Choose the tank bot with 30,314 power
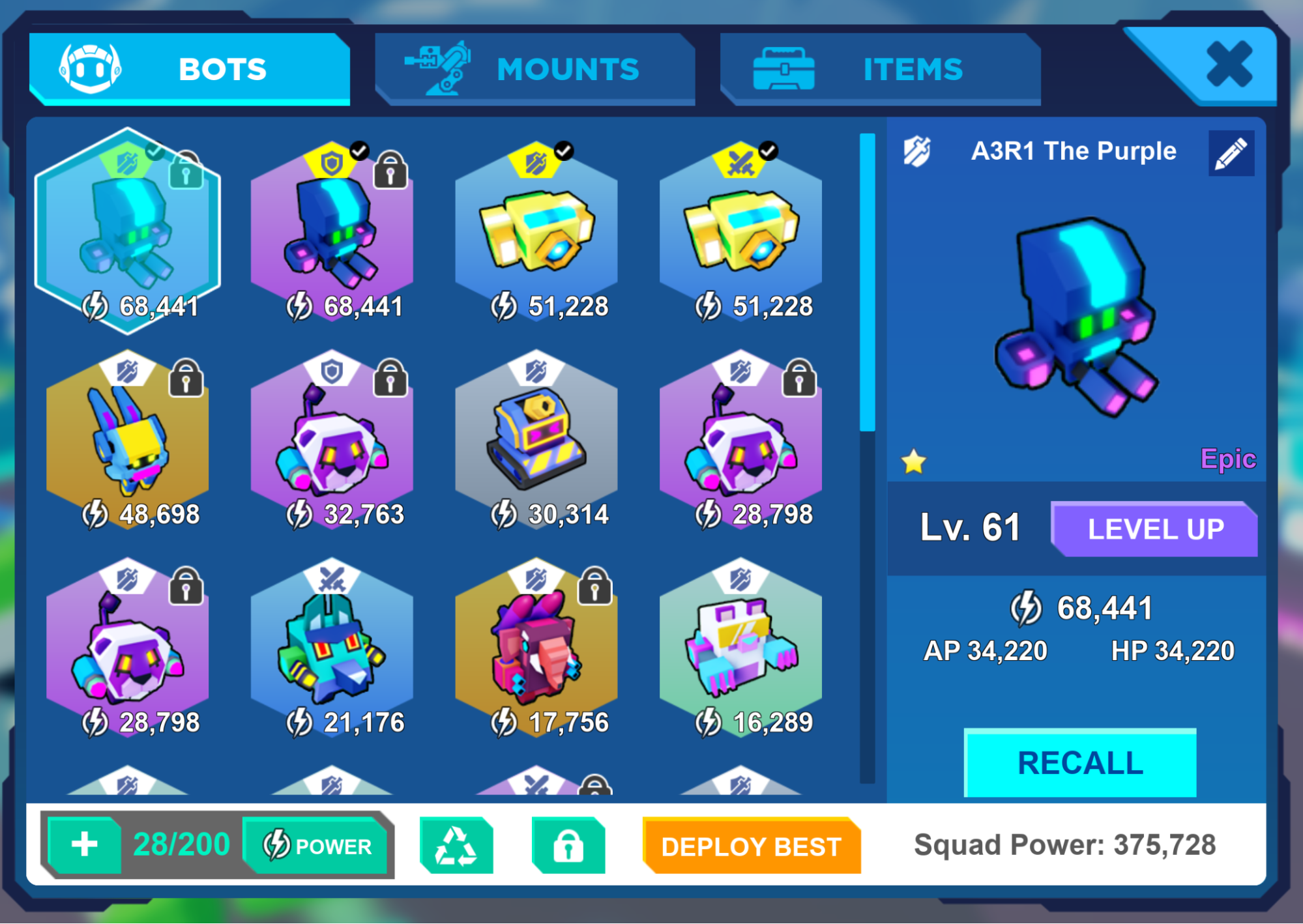The image size is (1303, 924). (x=536, y=443)
